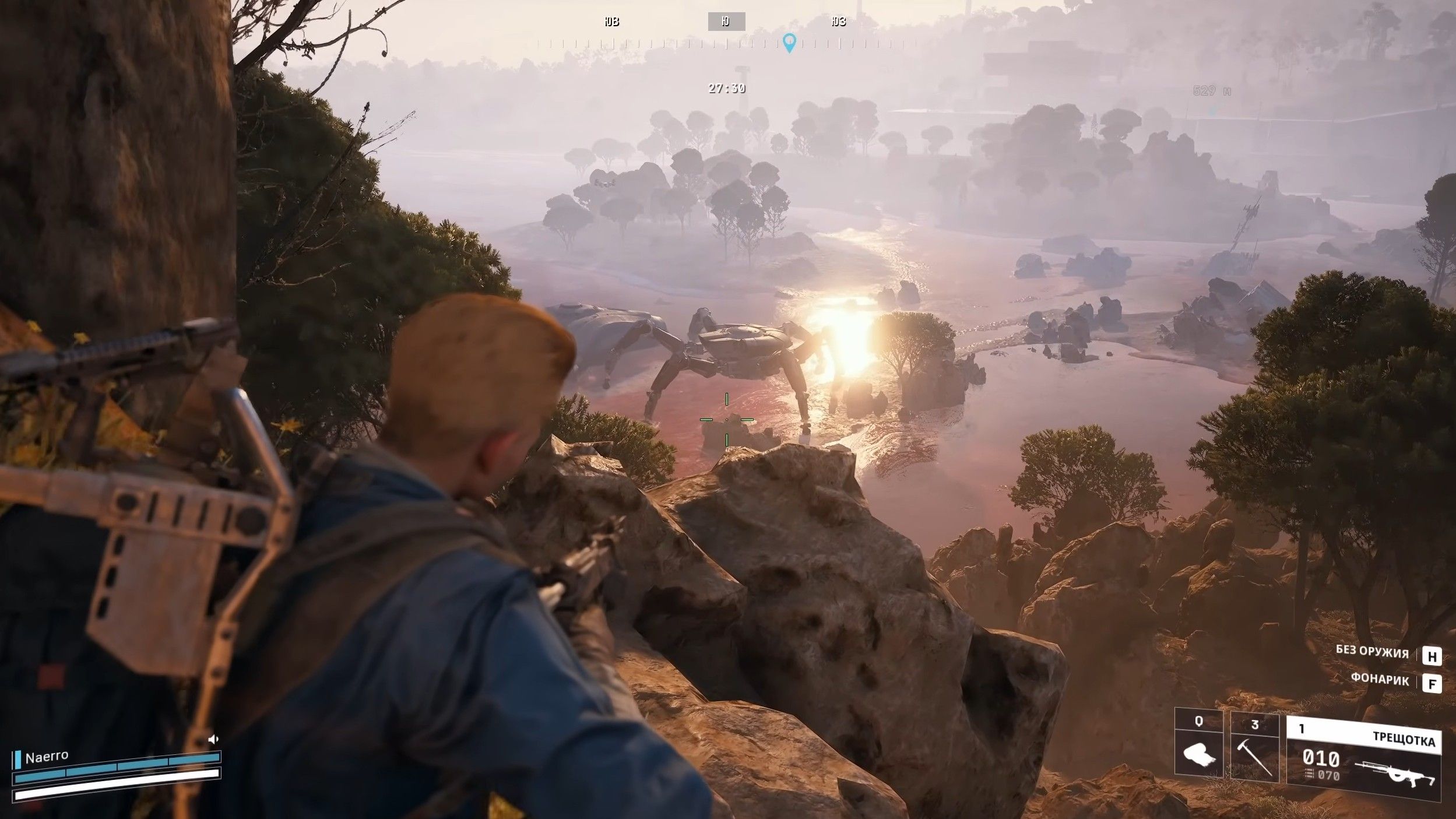1456x819 pixels.
Task: Select the Трещотка rifle weapon slot
Action: [x=1363, y=757]
